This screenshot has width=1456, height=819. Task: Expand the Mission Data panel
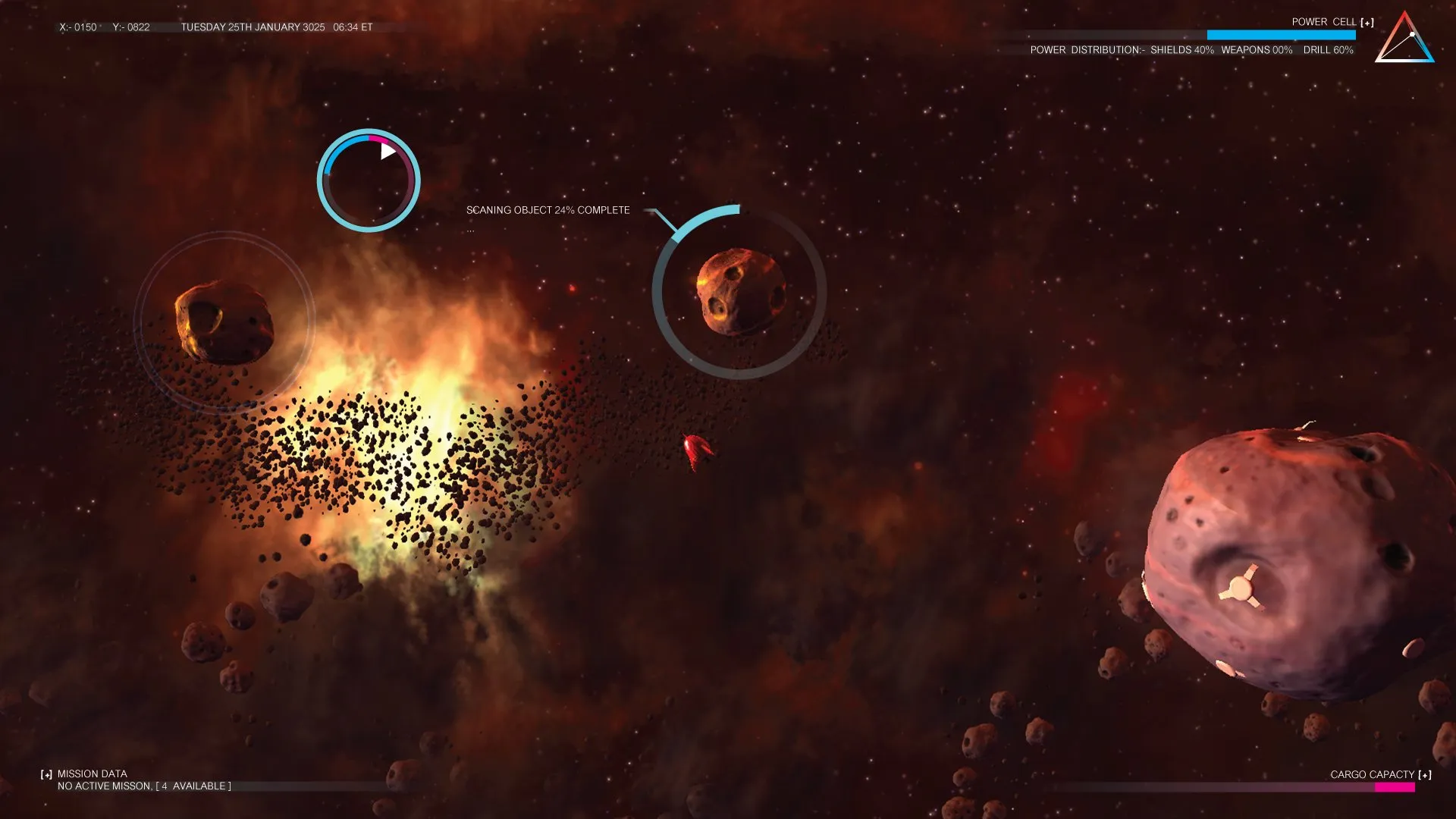[47, 774]
